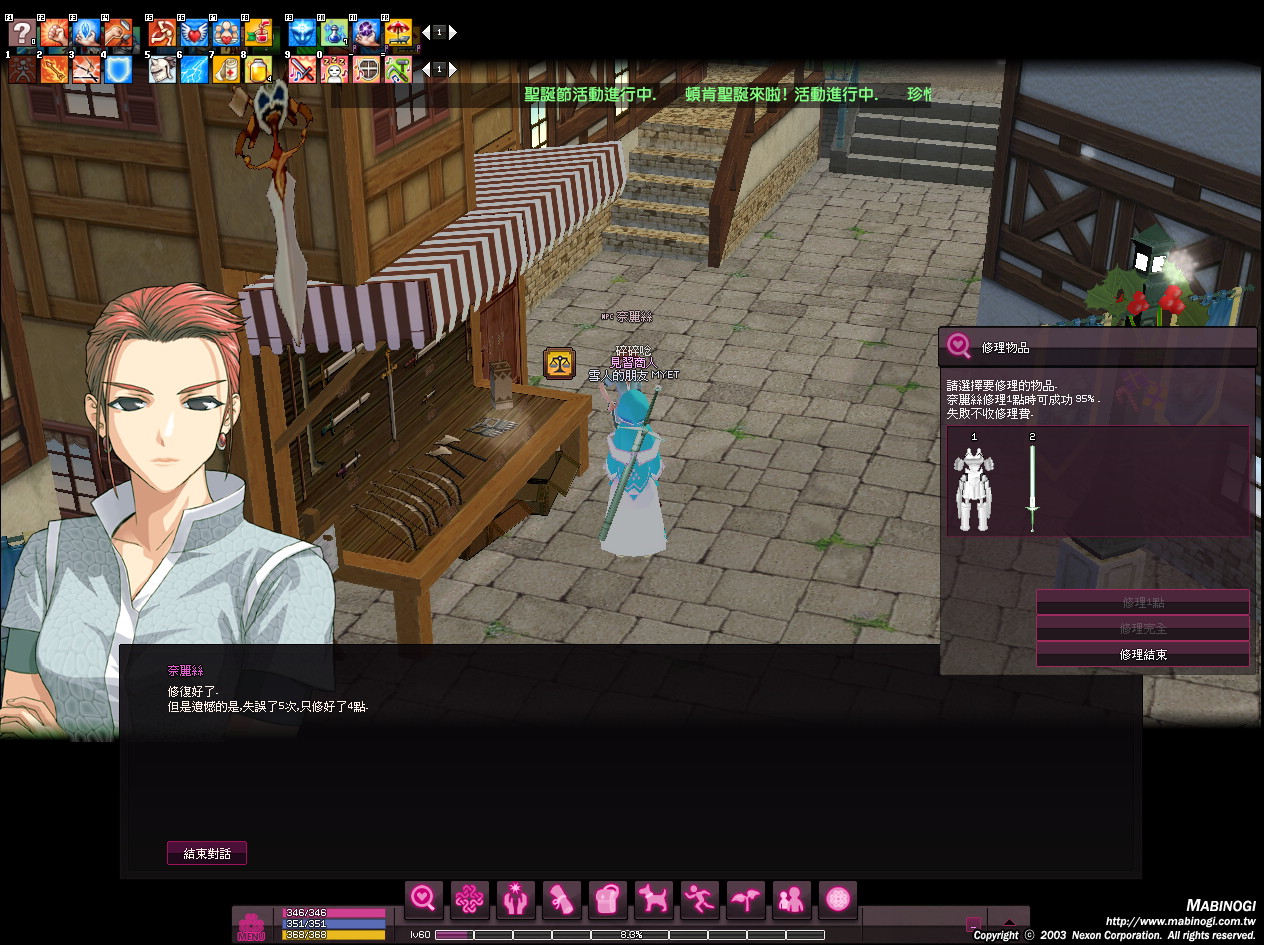Use the yellow potion jar in hotbar
Screen dimensions: 1264x945
click(x=258, y=70)
